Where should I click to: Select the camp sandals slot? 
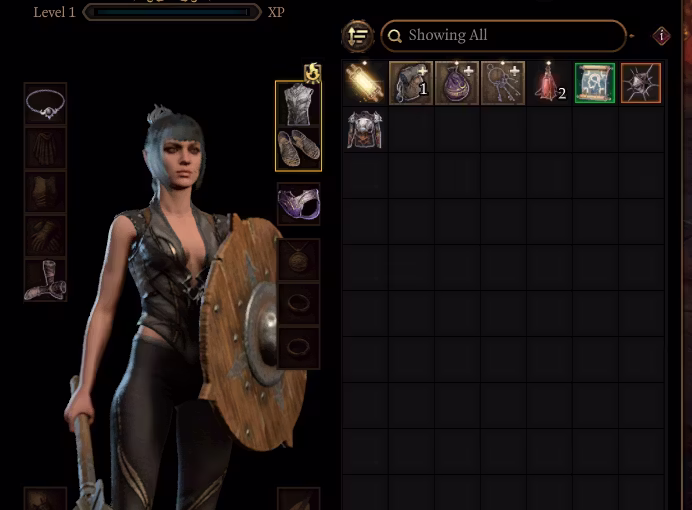coord(298,148)
